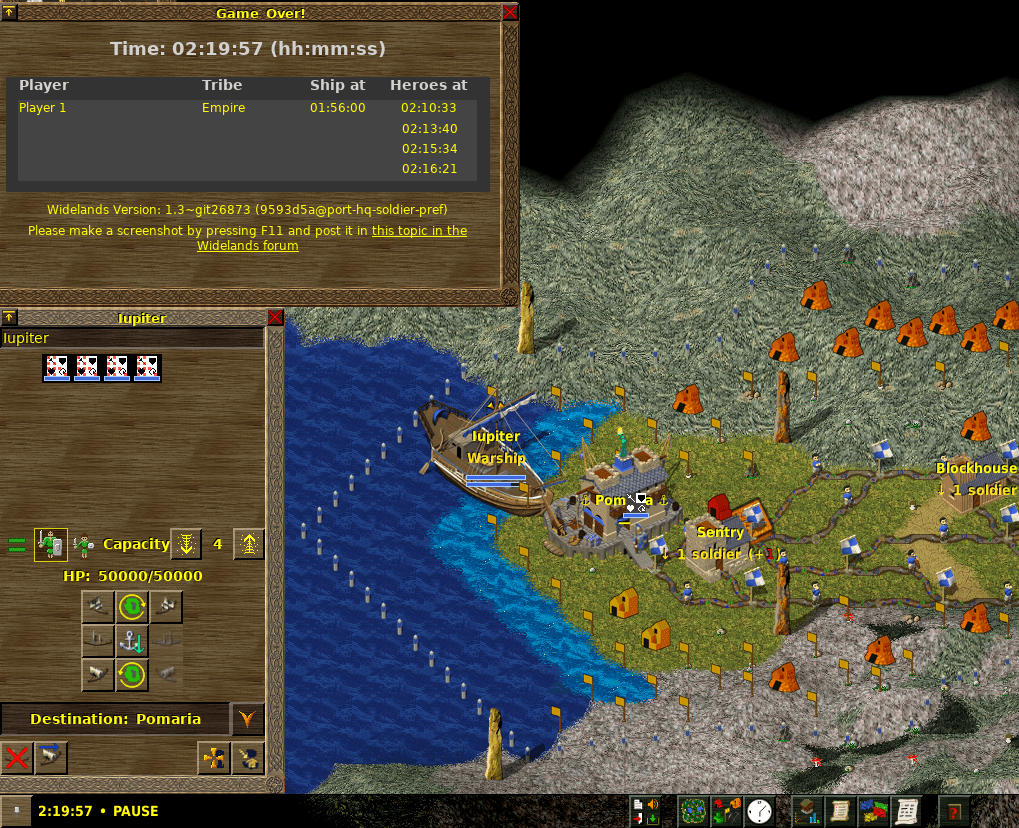Close the Game Over window
This screenshot has height=828, width=1019.
[510, 13]
